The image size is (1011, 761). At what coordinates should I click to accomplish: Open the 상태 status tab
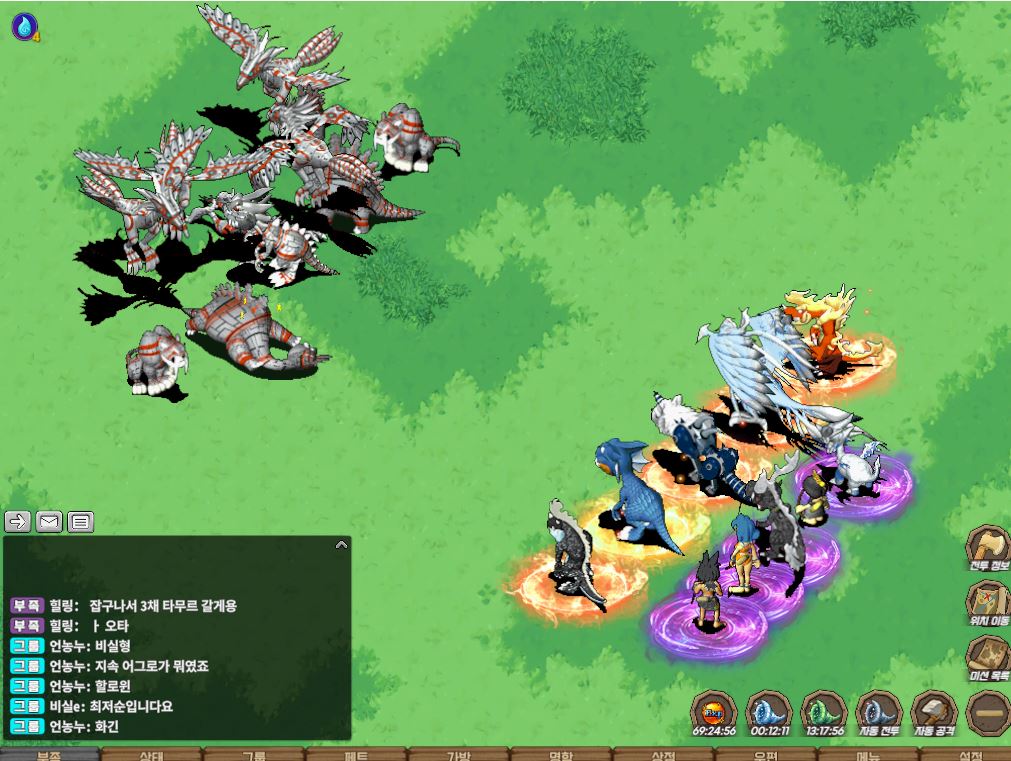[152, 755]
